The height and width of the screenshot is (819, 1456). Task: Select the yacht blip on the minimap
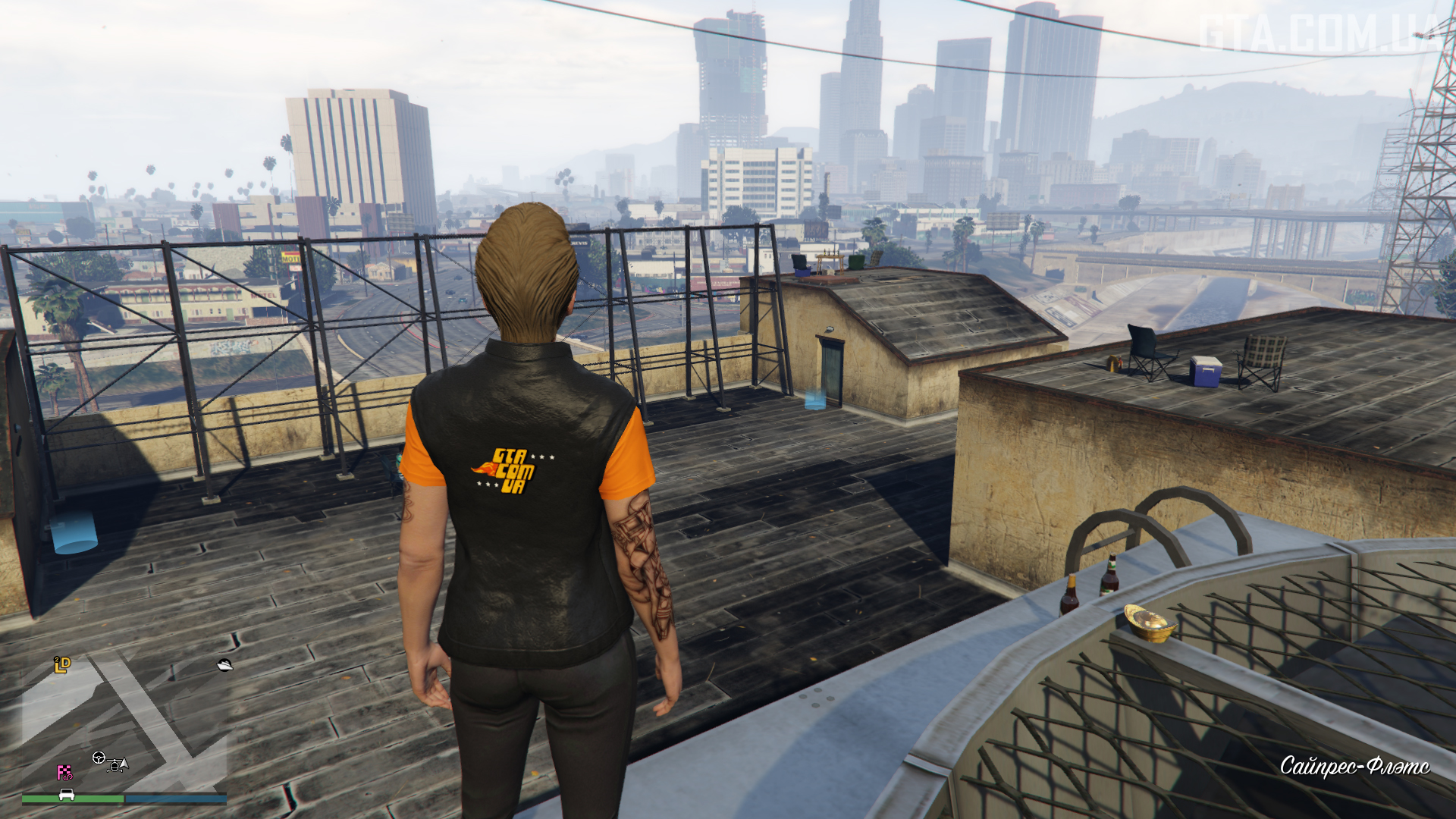tap(224, 665)
